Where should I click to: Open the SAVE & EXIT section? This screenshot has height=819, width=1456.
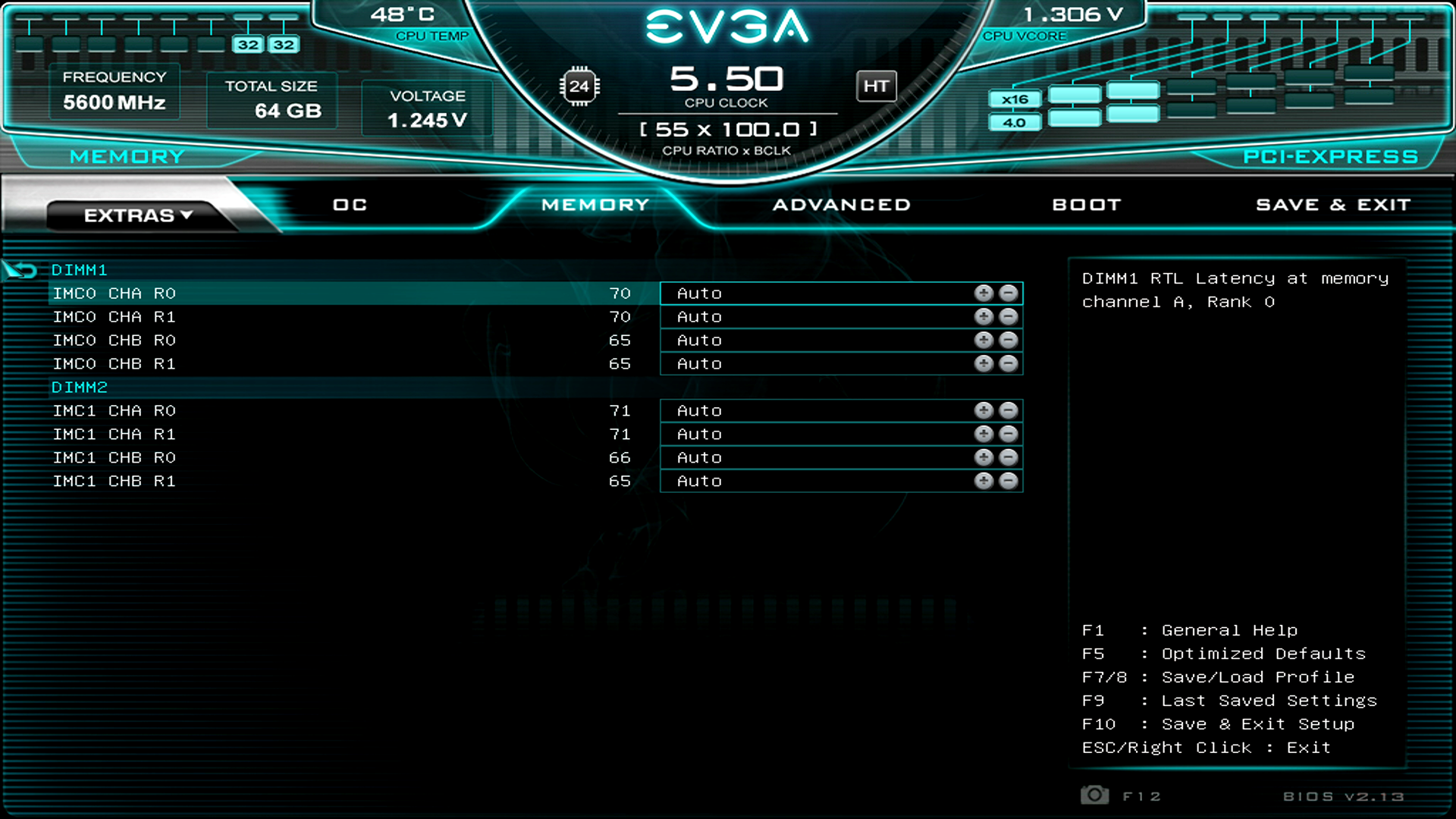pyautogui.click(x=1332, y=204)
